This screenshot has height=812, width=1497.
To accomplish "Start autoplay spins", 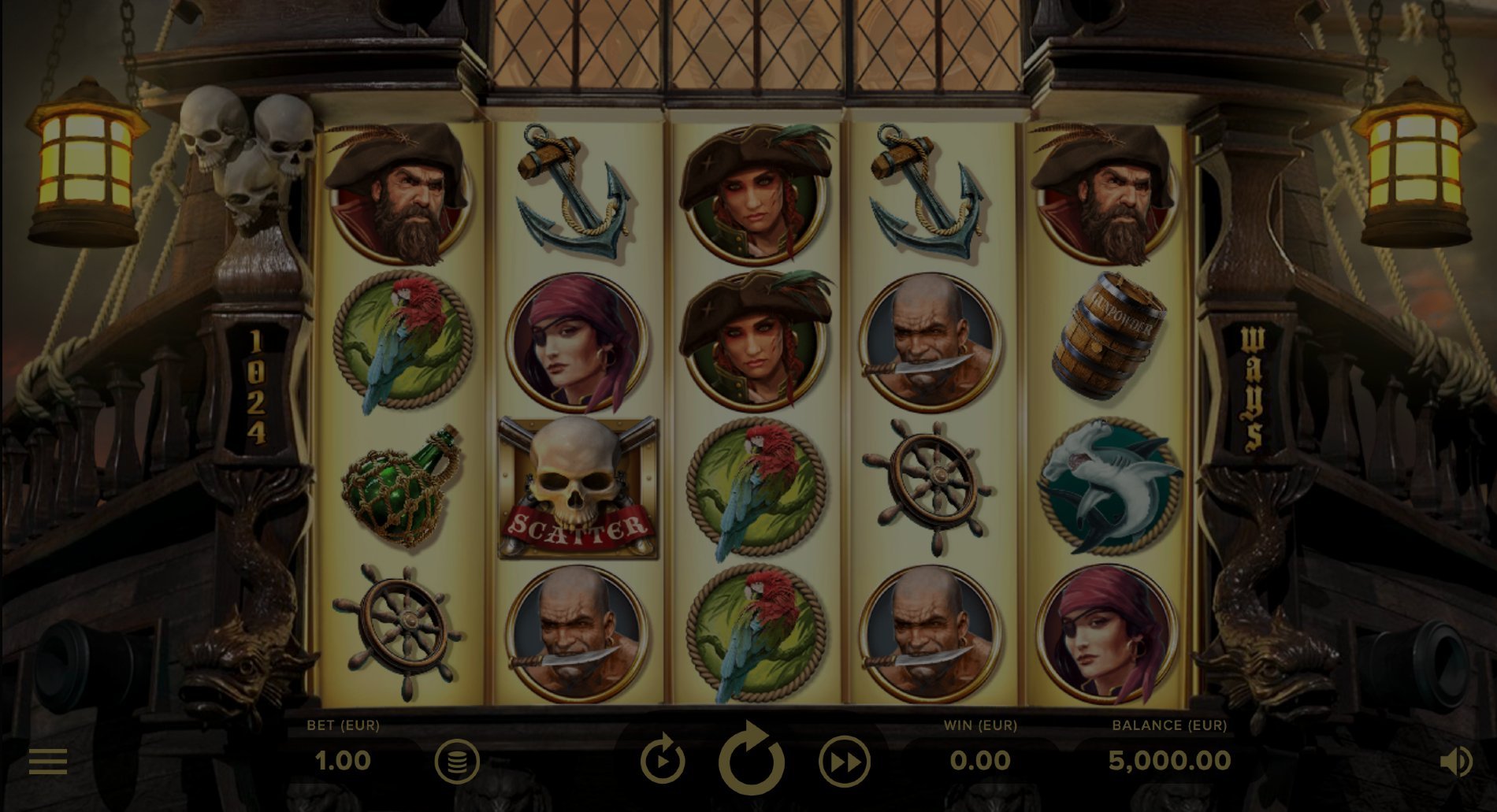I will 662,761.
